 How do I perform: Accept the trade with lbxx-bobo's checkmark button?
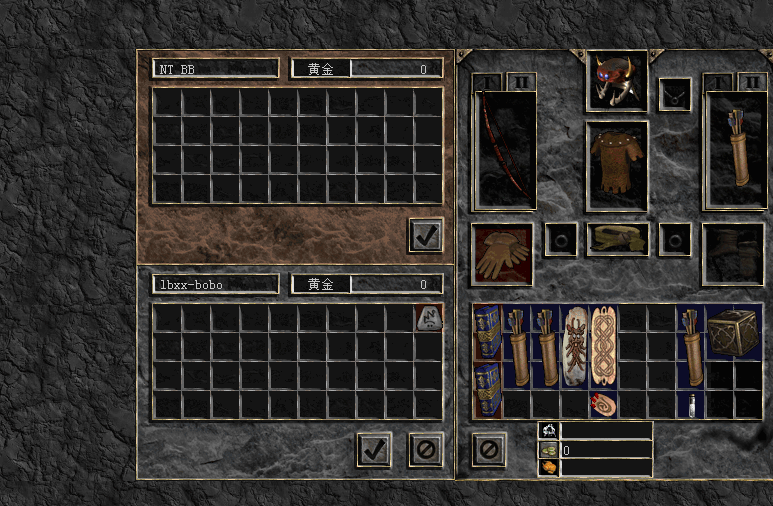(374, 449)
